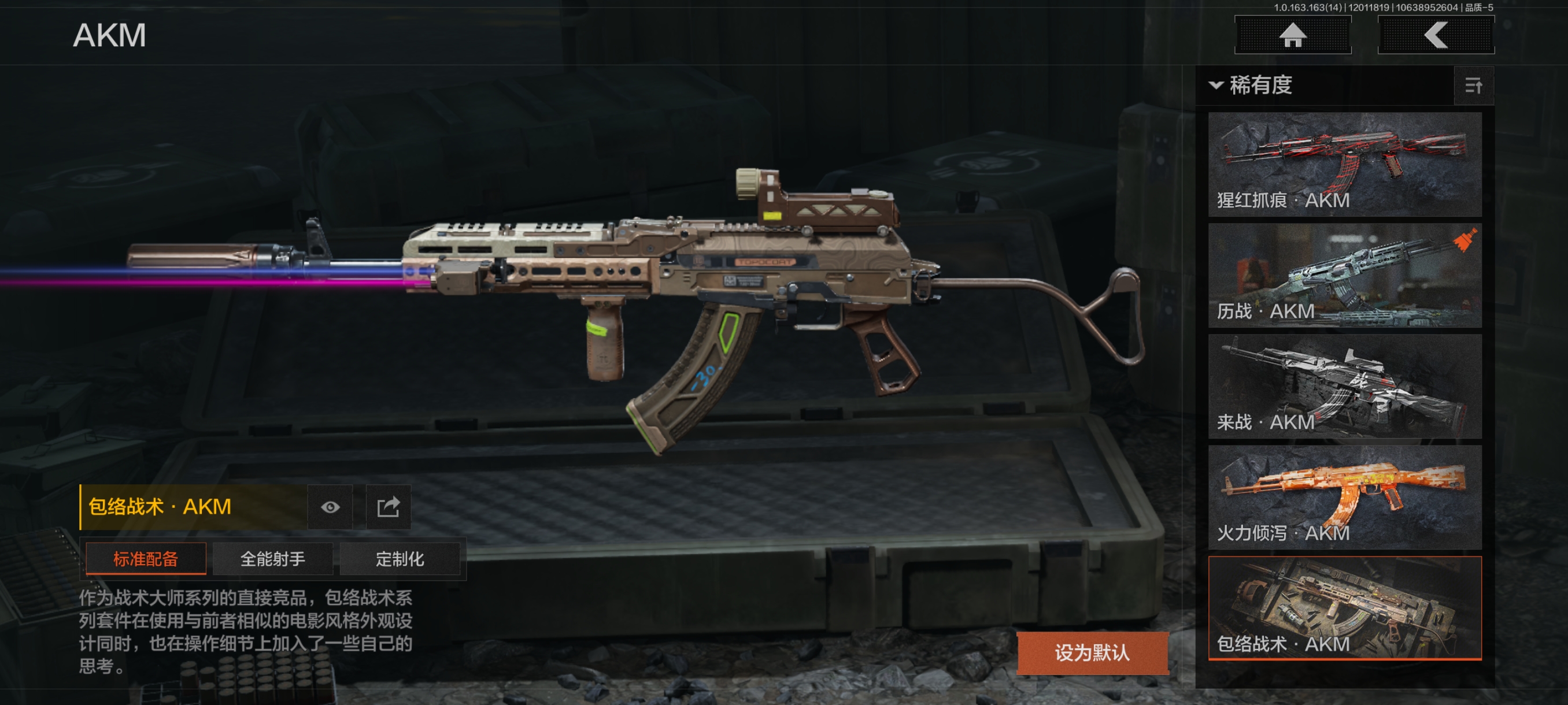Pick the 来战 · AKM skin

tap(1344, 386)
